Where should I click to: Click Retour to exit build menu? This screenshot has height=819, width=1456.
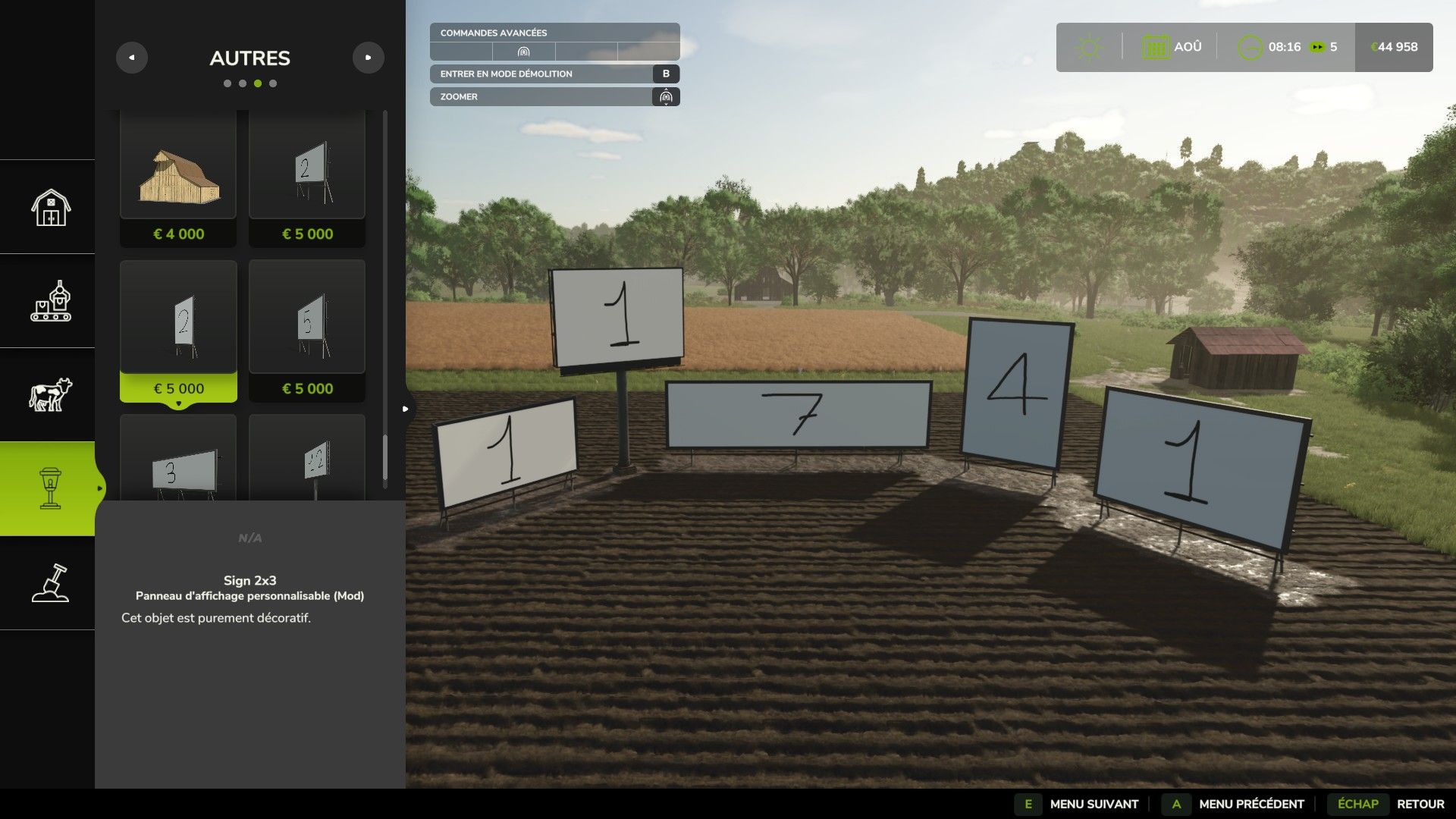[1420, 804]
